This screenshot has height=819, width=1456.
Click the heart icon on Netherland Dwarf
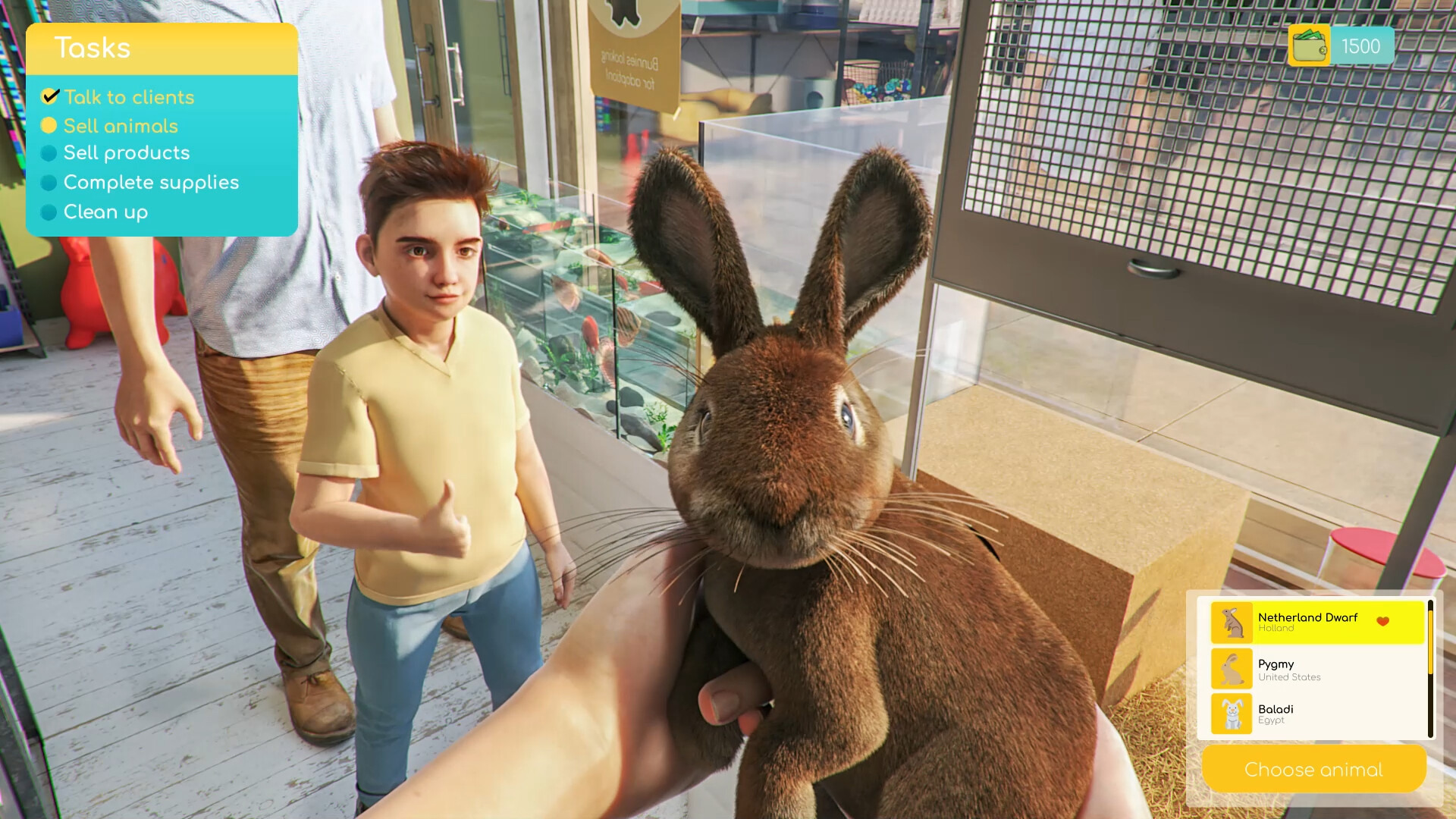(x=1385, y=620)
